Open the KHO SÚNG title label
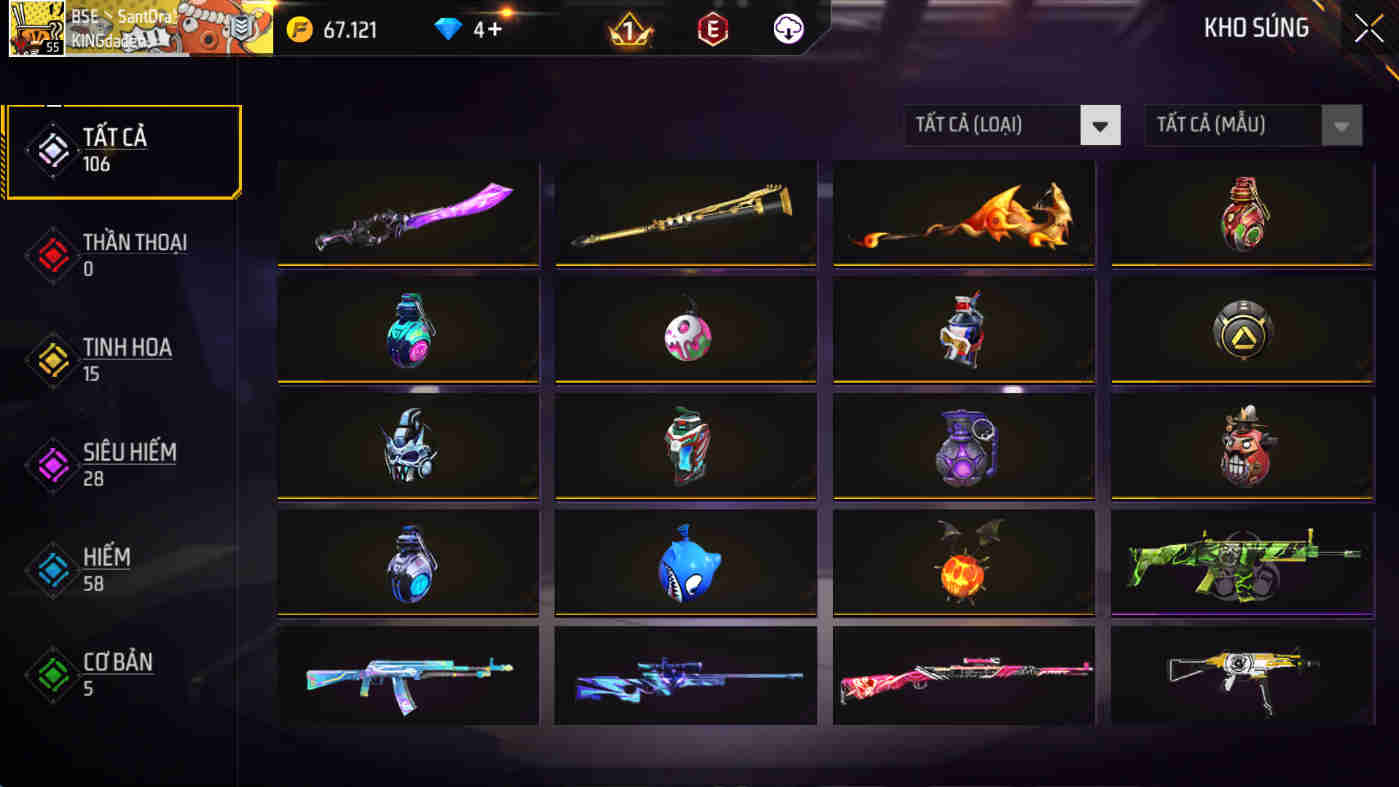Viewport: 1399px width, 787px height. coord(1256,28)
